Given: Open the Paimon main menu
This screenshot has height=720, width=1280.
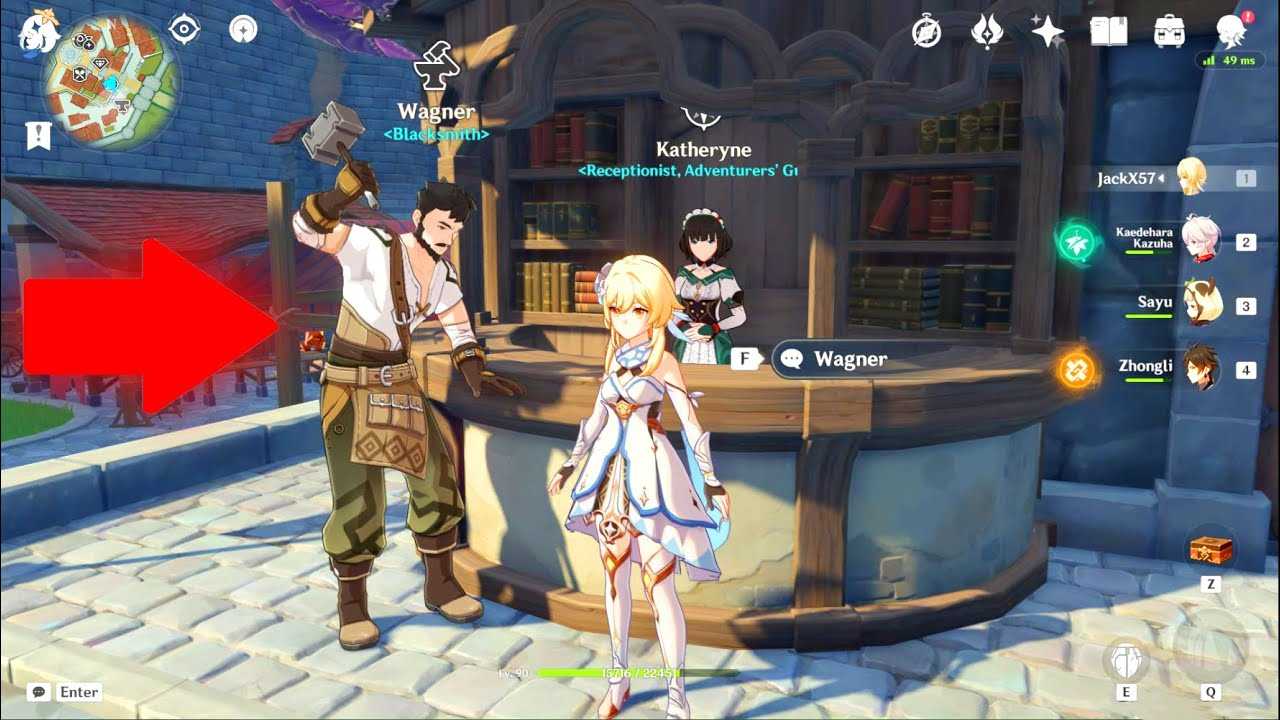Looking at the screenshot, I should [38, 33].
